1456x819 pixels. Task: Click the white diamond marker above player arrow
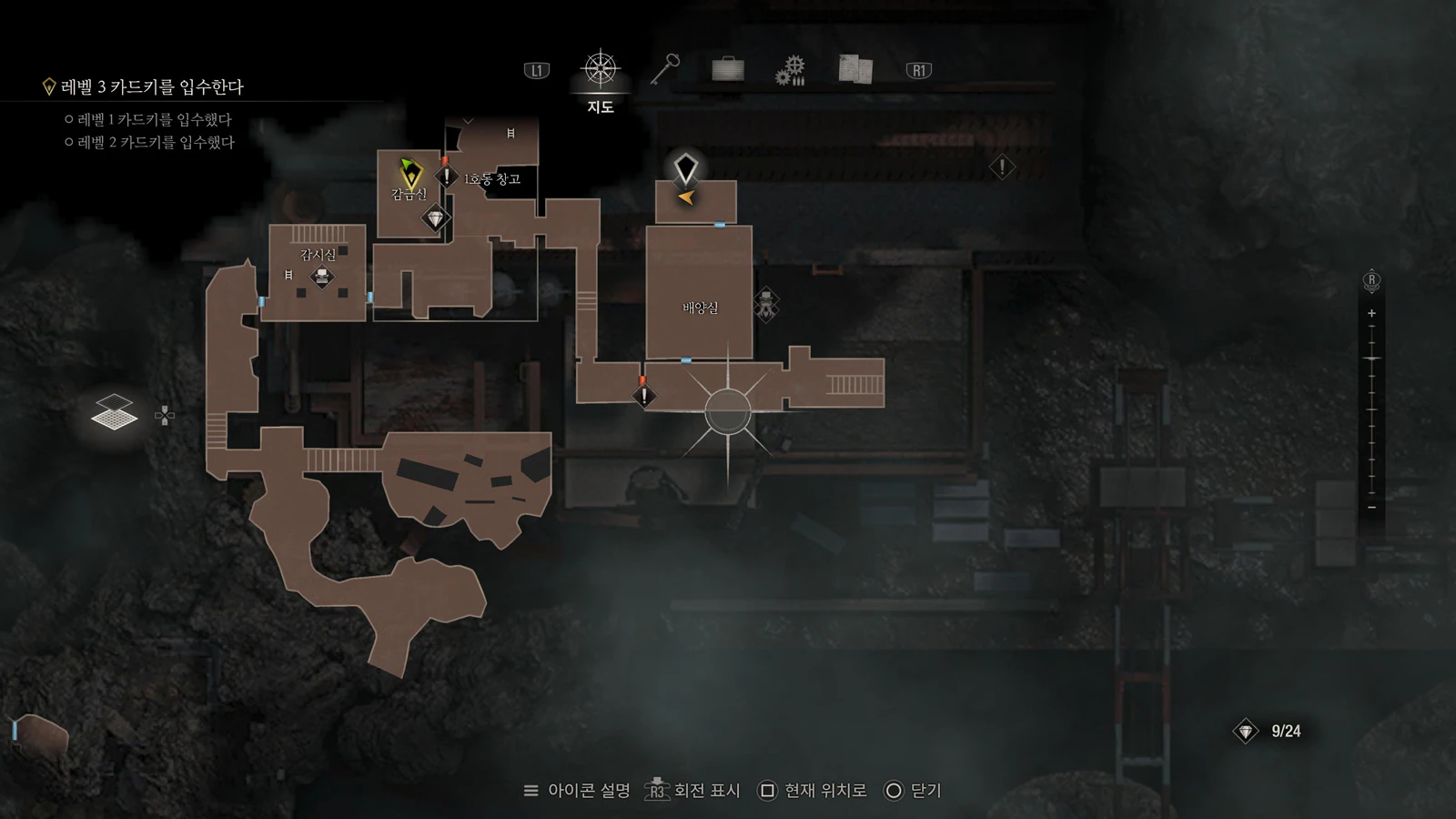(685, 168)
